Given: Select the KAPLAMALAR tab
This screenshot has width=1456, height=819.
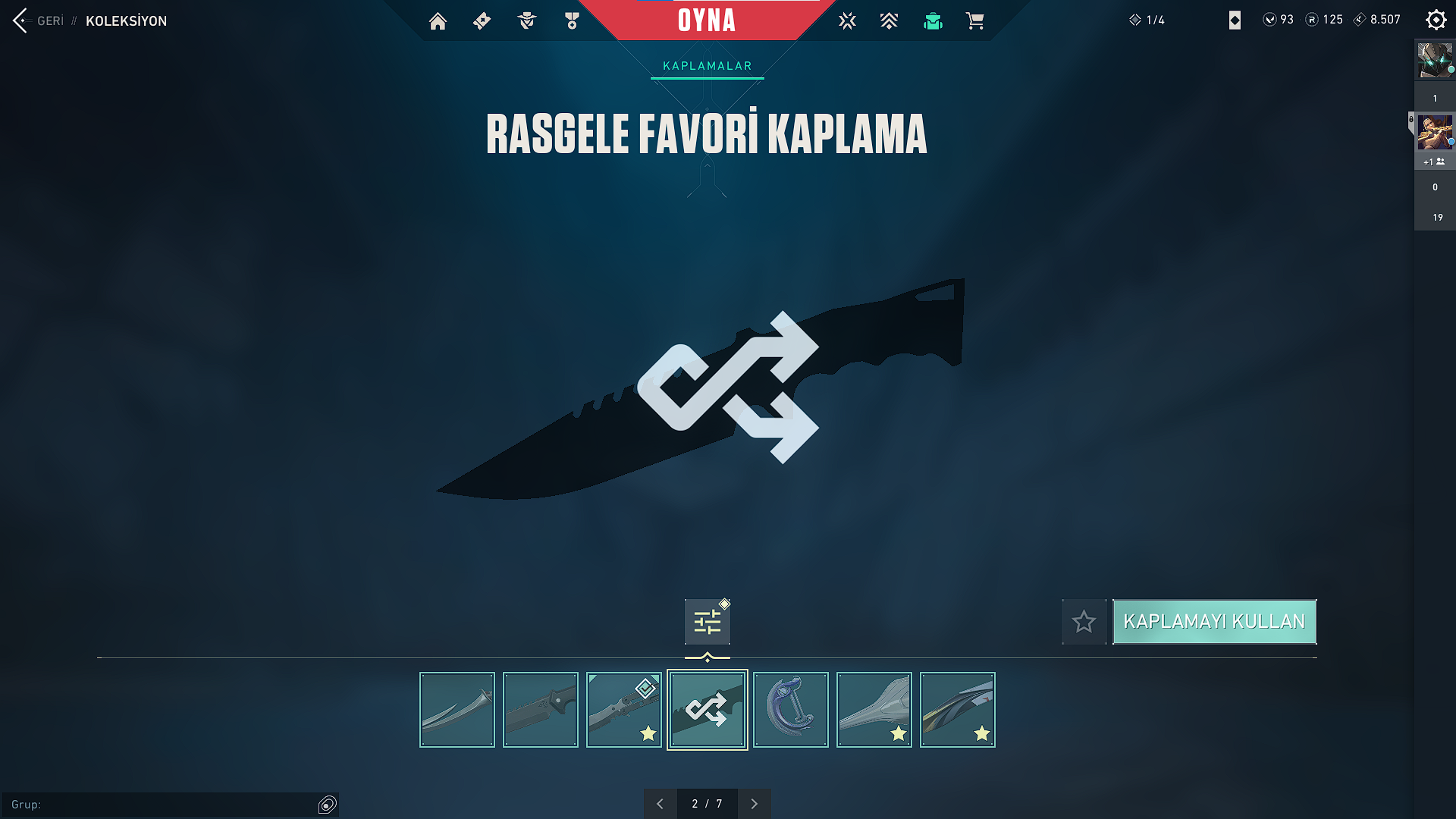Looking at the screenshot, I should click(x=707, y=66).
